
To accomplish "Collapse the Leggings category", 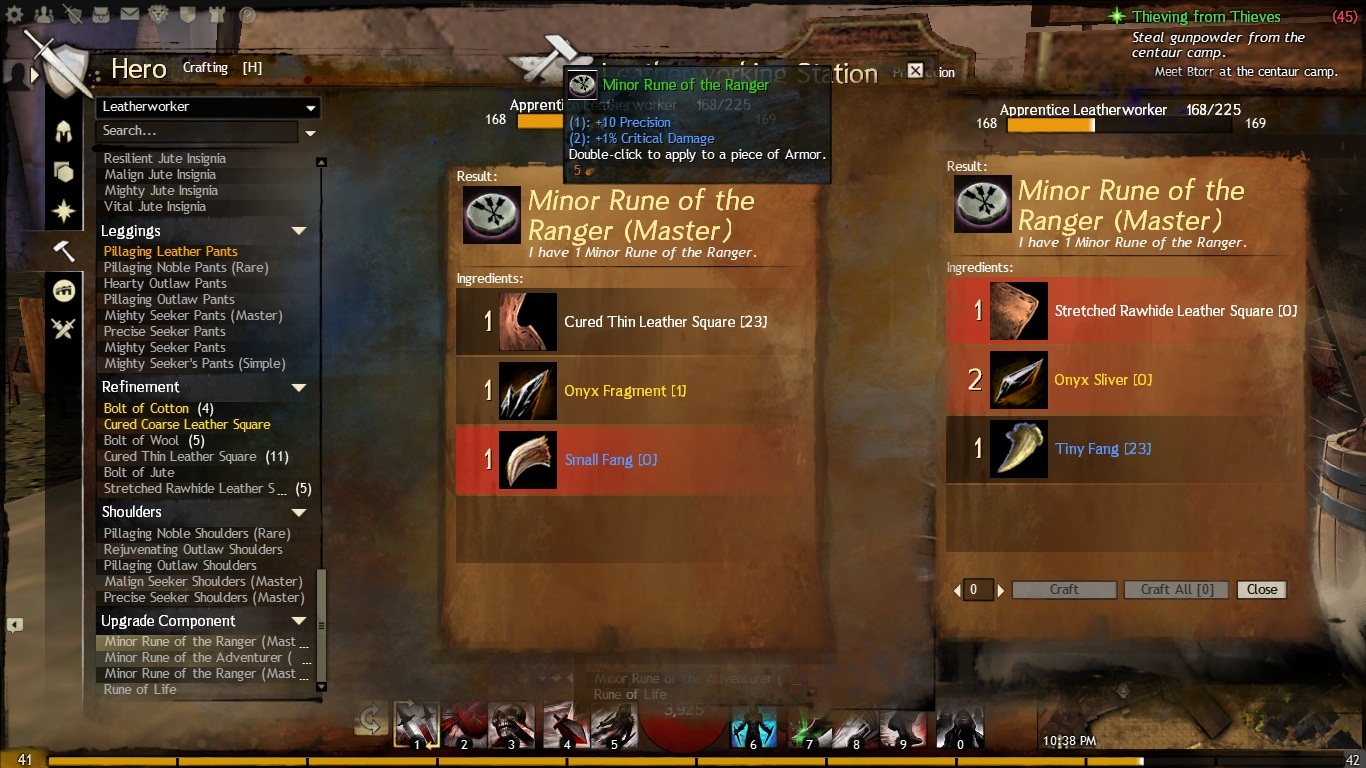I will click(x=298, y=231).
